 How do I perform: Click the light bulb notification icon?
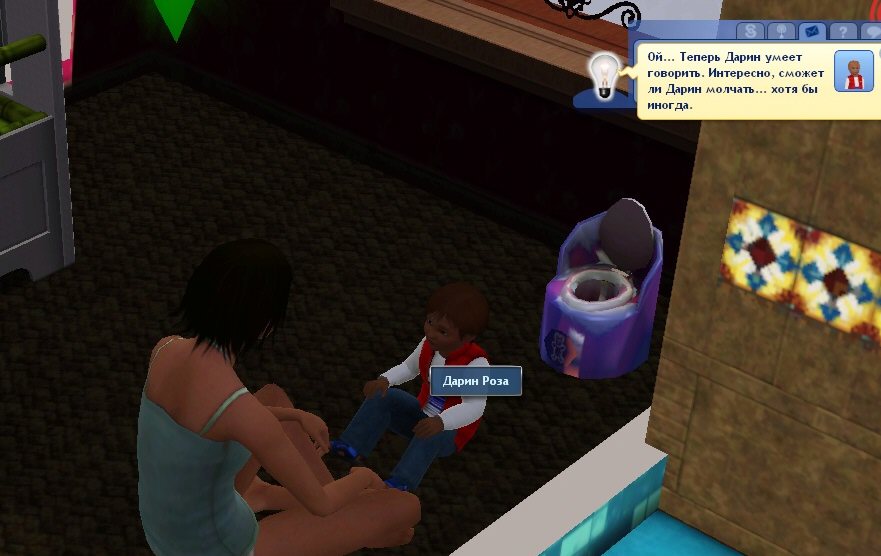[603, 74]
